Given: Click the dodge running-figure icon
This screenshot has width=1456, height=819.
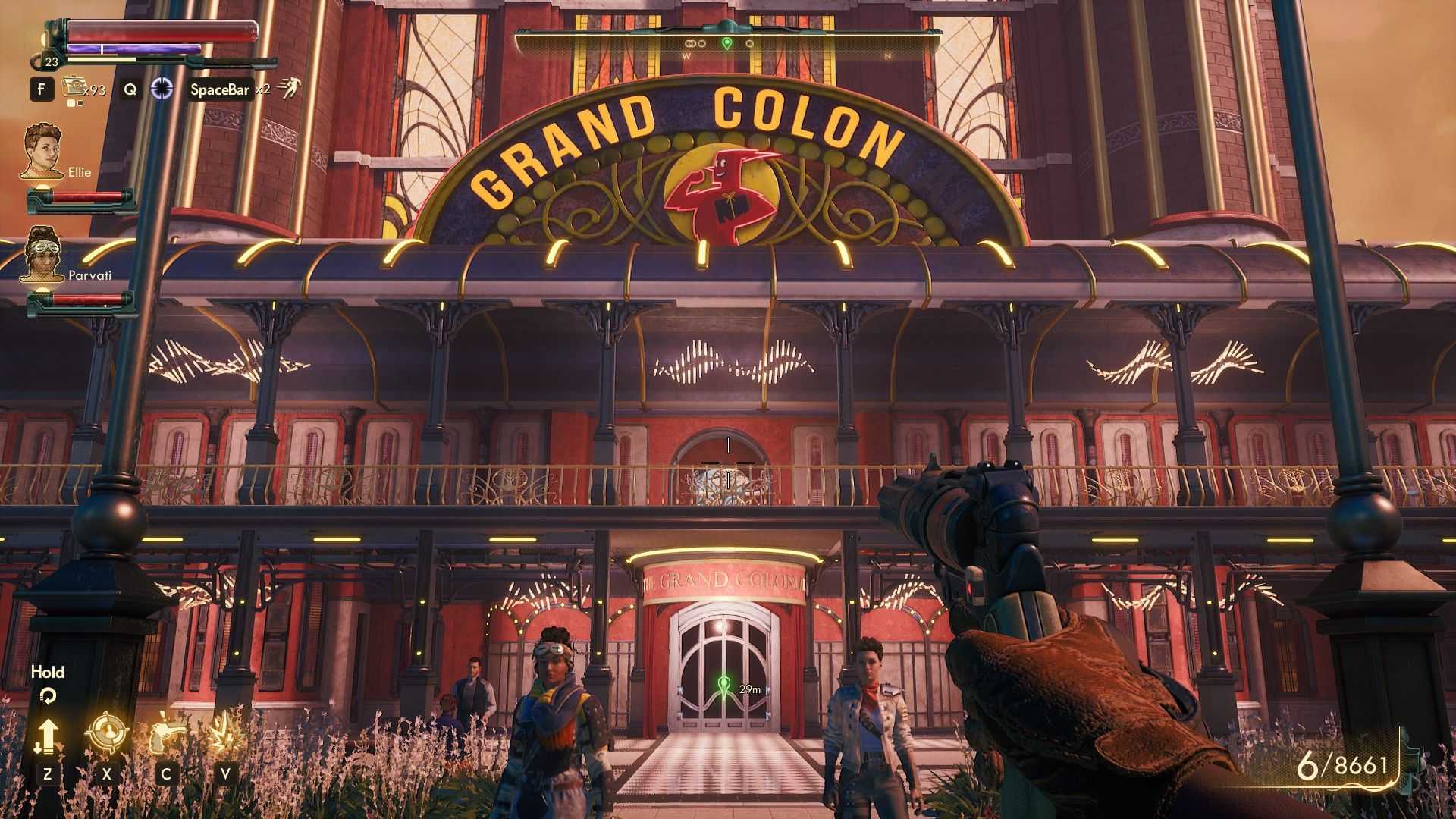Looking at the screenshot, I should coord(289,89).
